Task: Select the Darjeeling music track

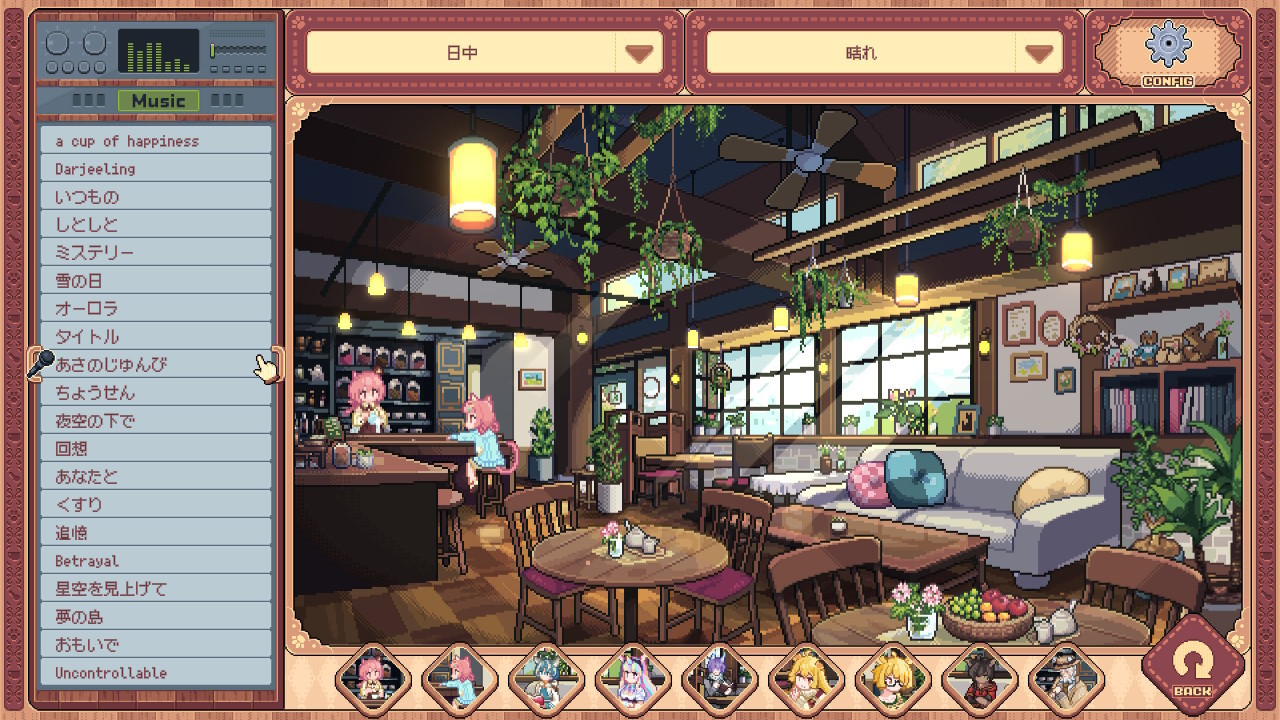Action: pyautogui.click(x=156, y=169)
